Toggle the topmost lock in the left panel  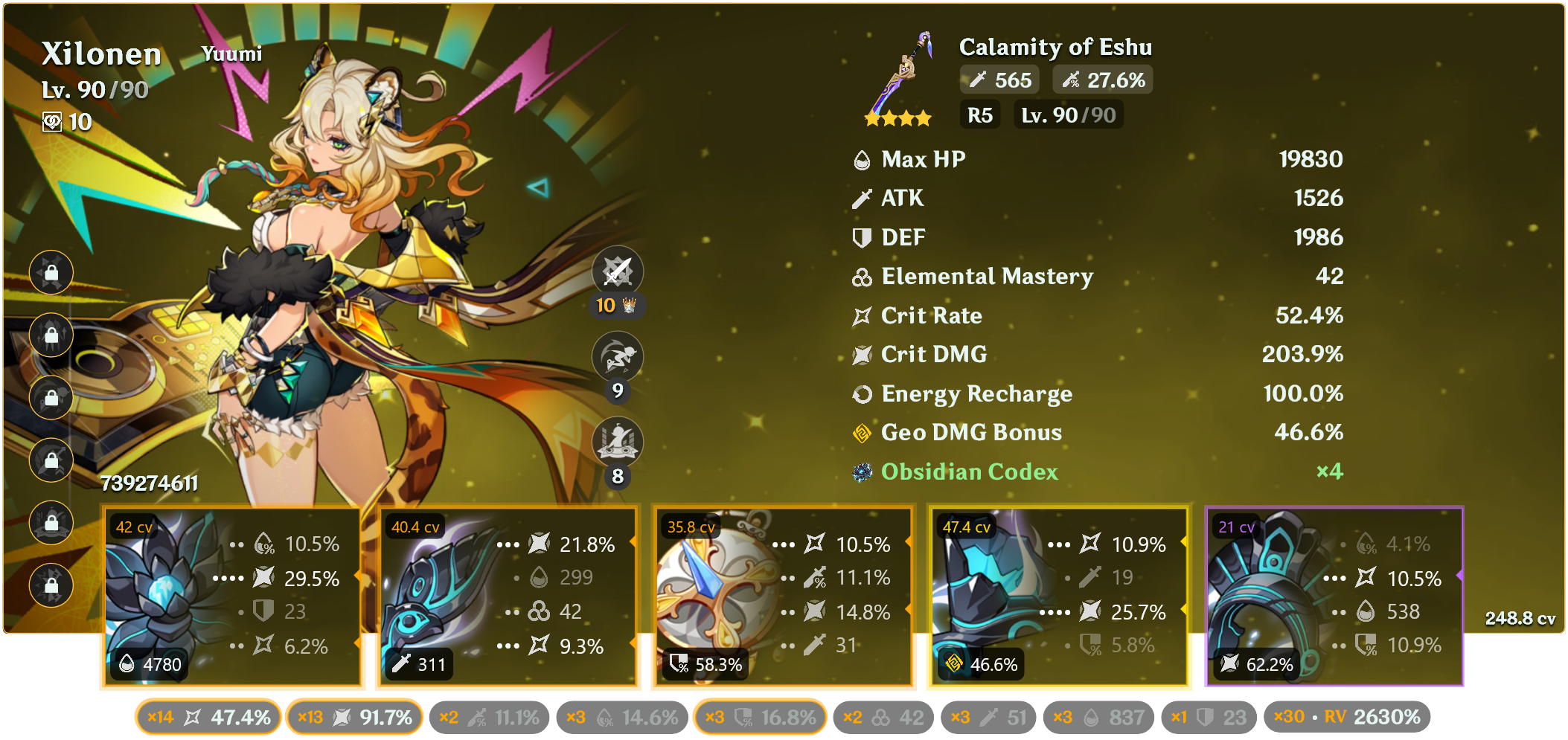coord(51,272)
